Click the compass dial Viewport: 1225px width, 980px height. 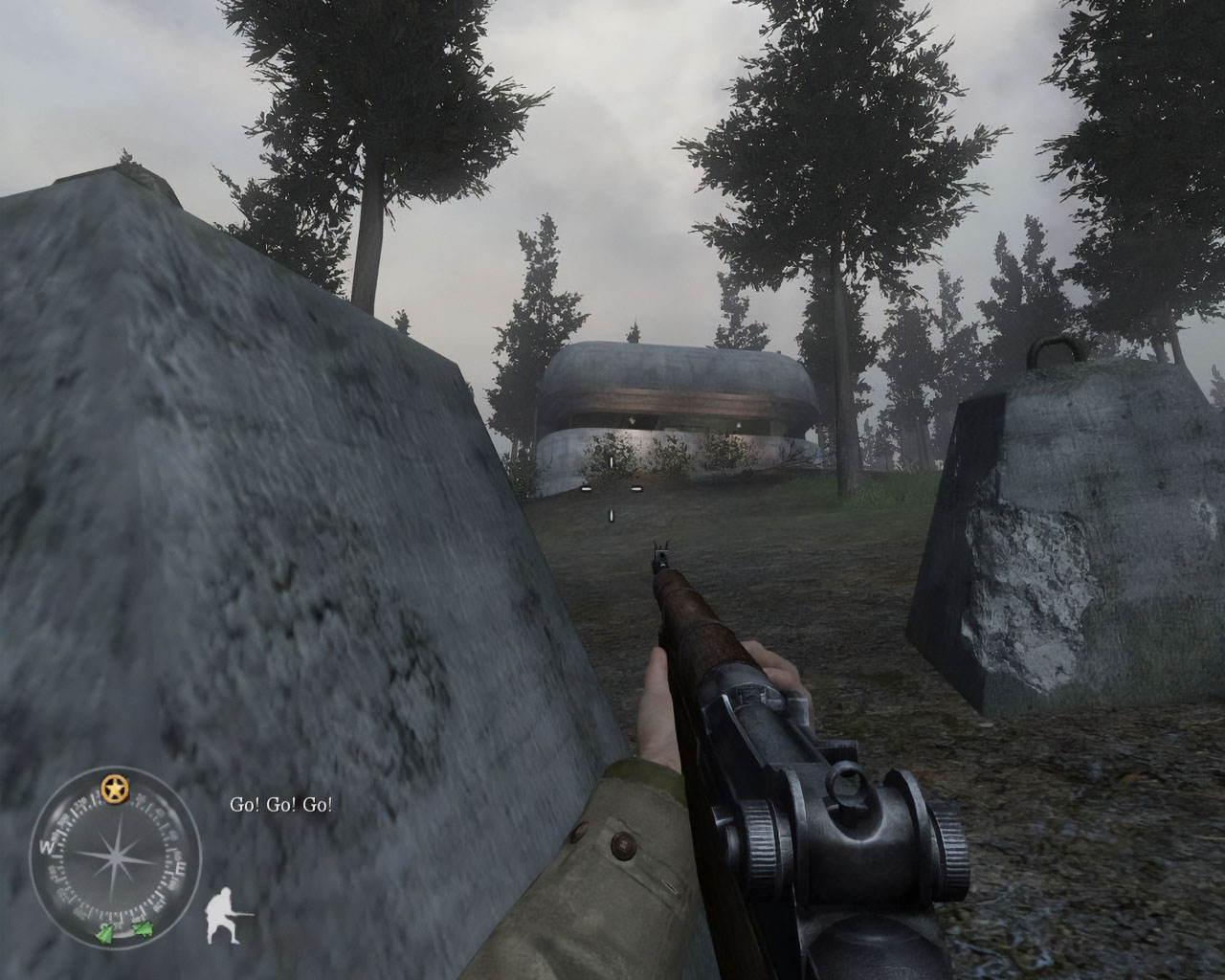tap(116, 854)
